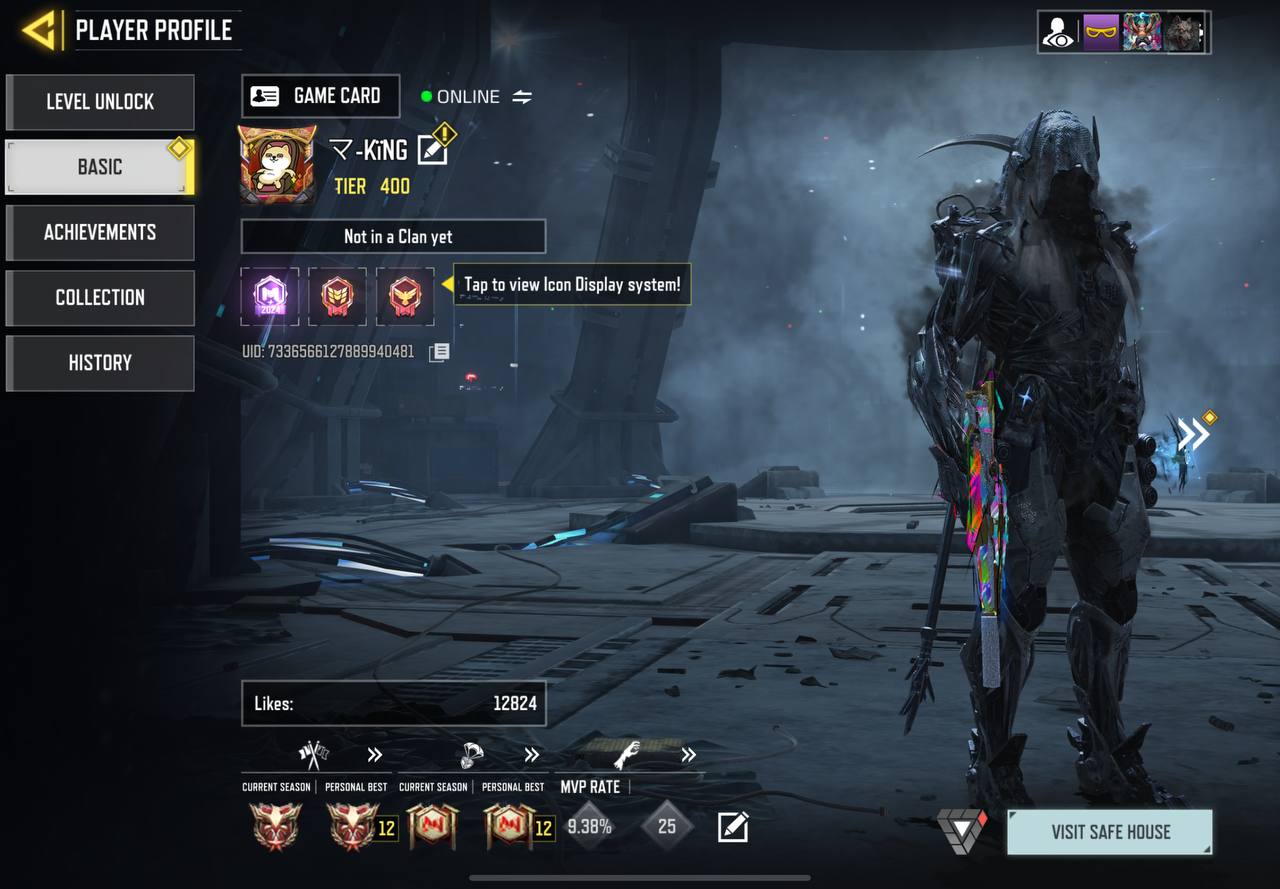Switch to the Achievements tab

[100, 232]
